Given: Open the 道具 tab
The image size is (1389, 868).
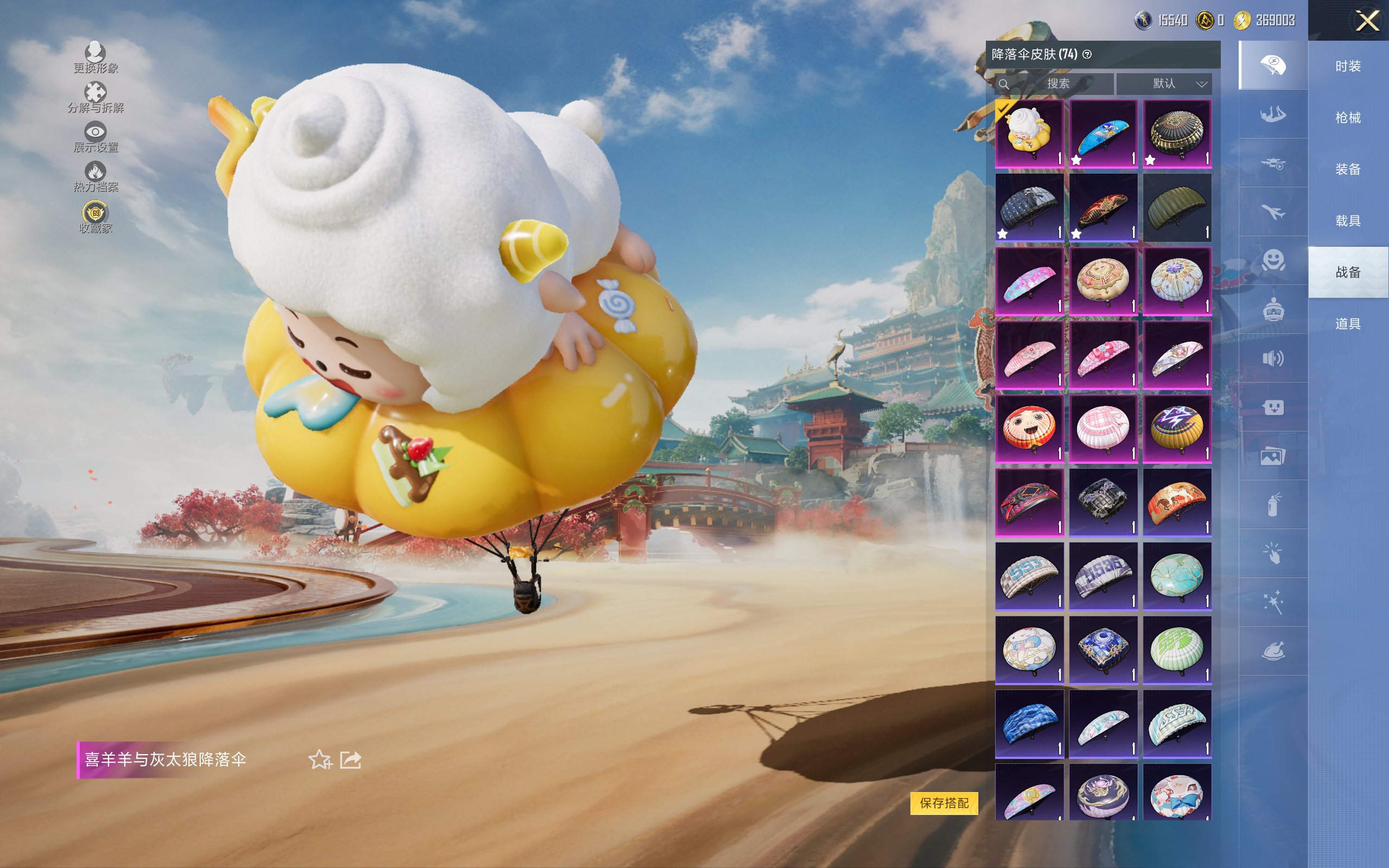Looking at the screenshot, I should tap(1347, 324).
